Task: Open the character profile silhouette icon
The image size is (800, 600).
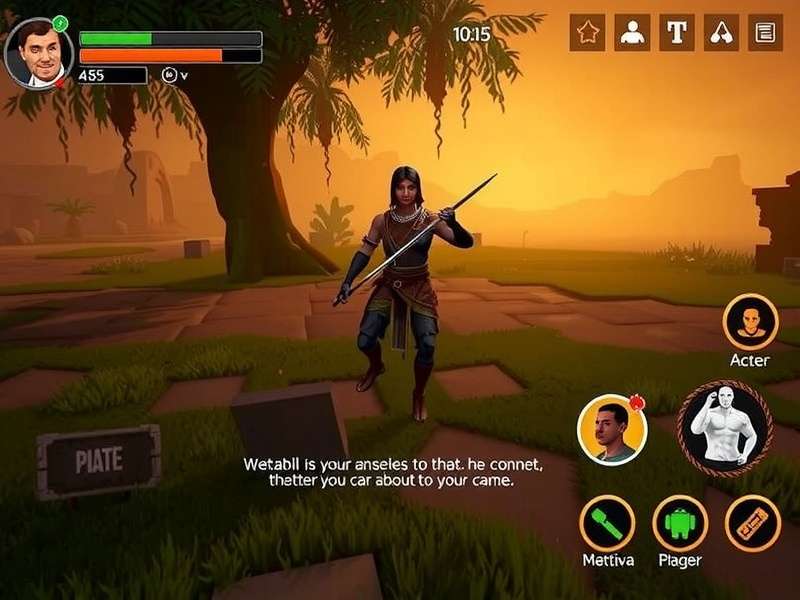Action: pos(632,33)
